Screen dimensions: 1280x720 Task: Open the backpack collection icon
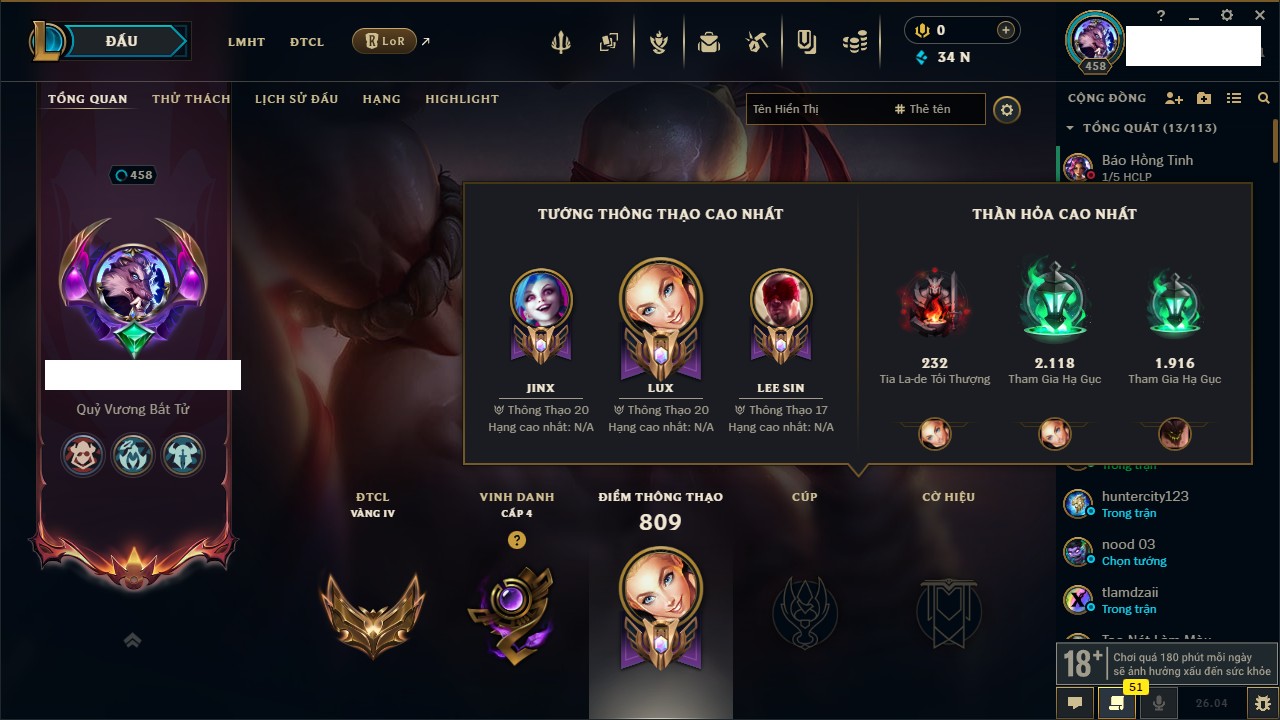tap(709, 42)
